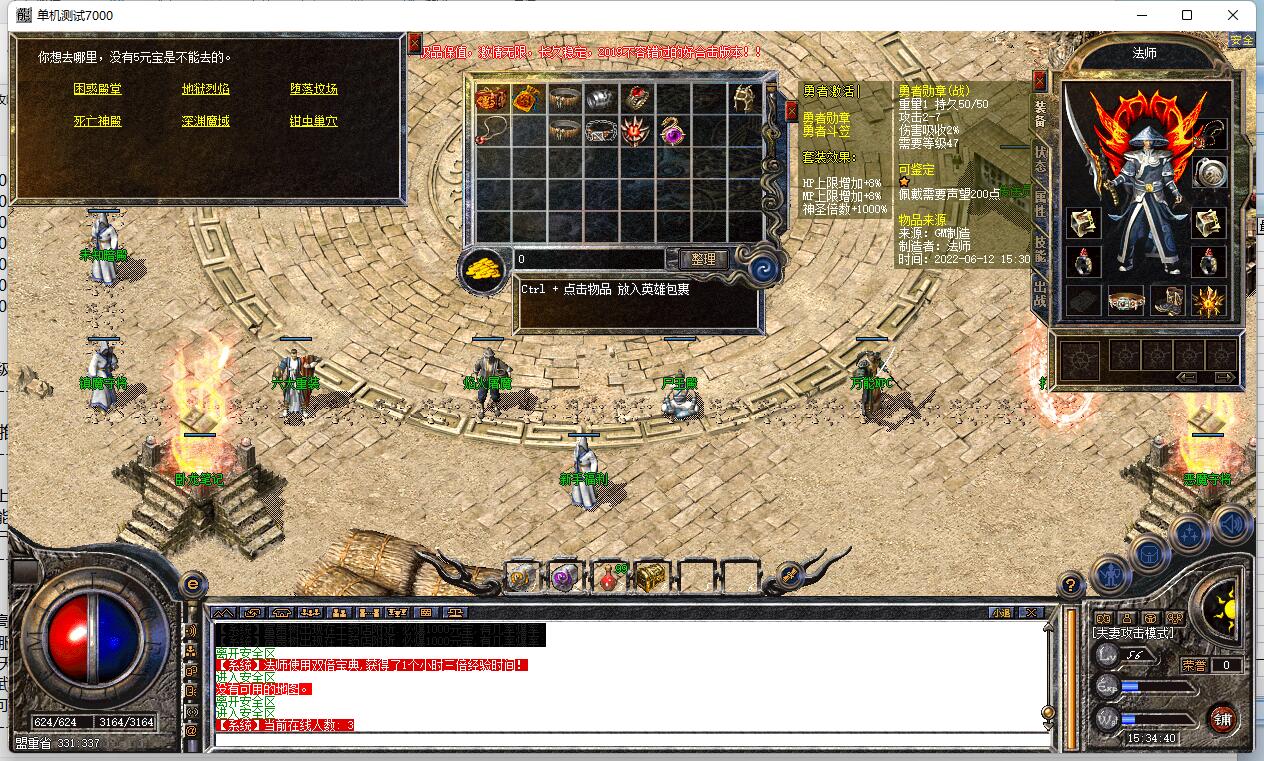Select the purple orb snake ring in bag
1264x761 pixels.
click(673, 131)
